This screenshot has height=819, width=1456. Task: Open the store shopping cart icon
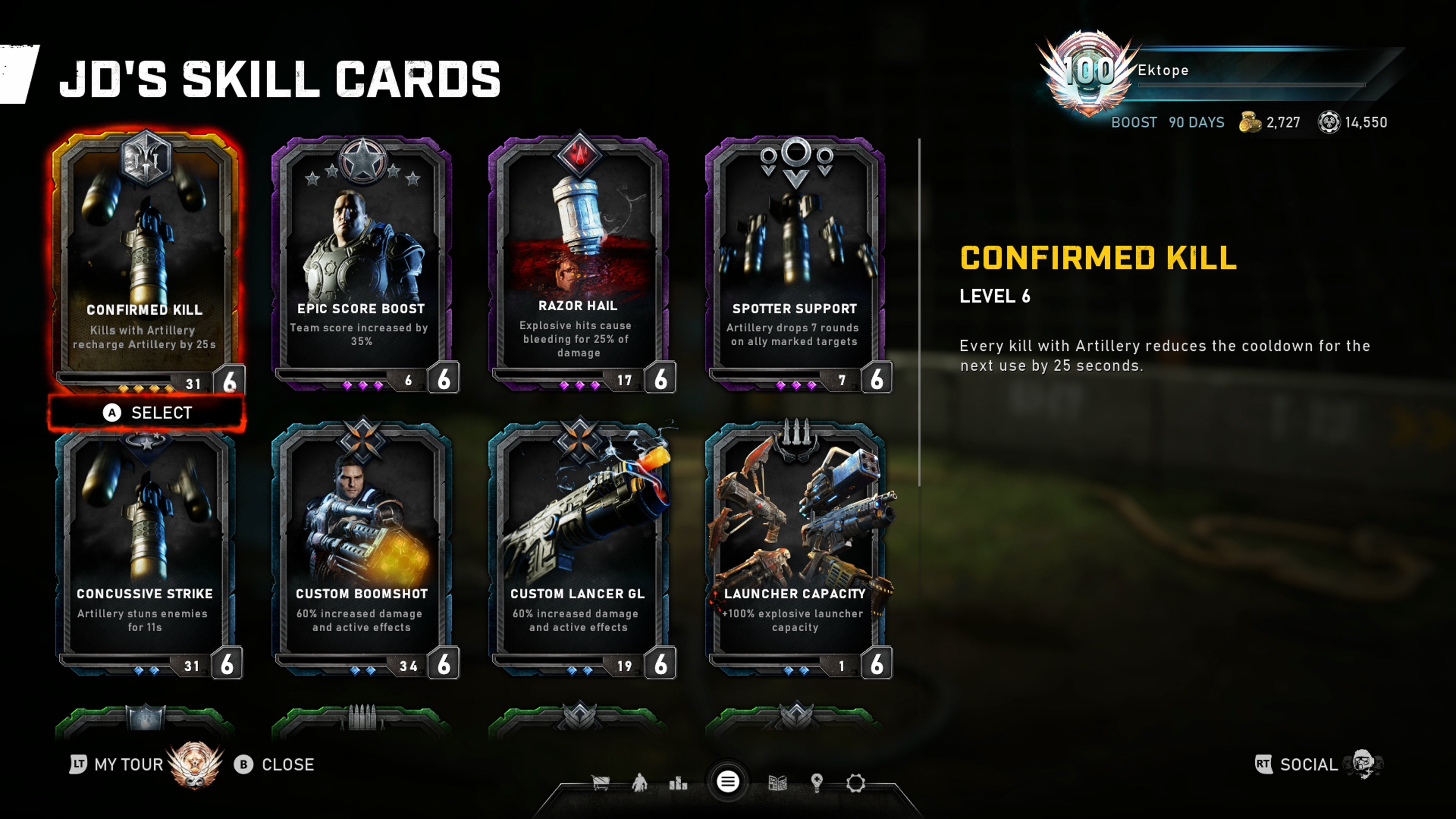600,783
